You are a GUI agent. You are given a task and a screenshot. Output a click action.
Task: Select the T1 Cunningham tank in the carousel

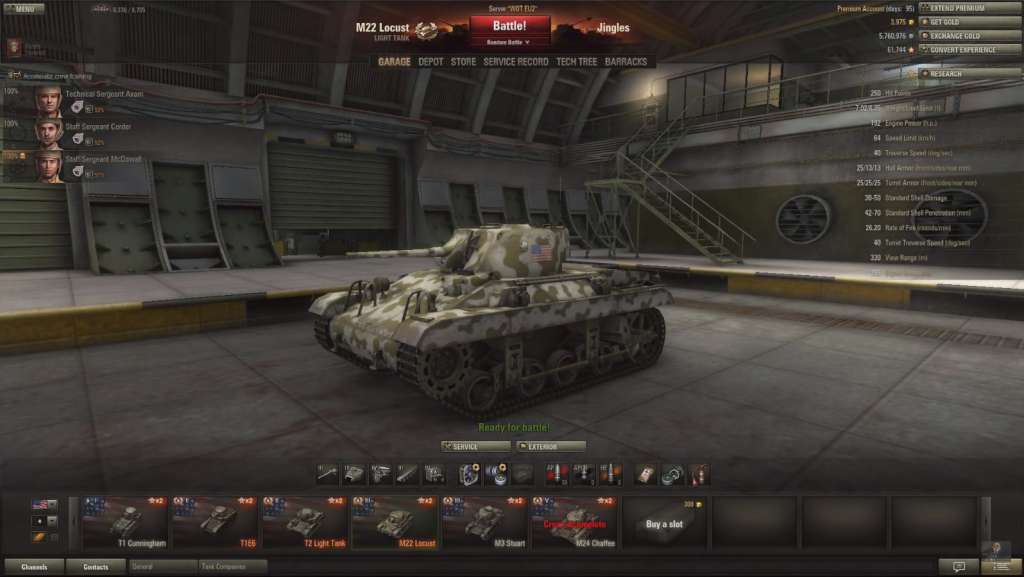[125, 522]
